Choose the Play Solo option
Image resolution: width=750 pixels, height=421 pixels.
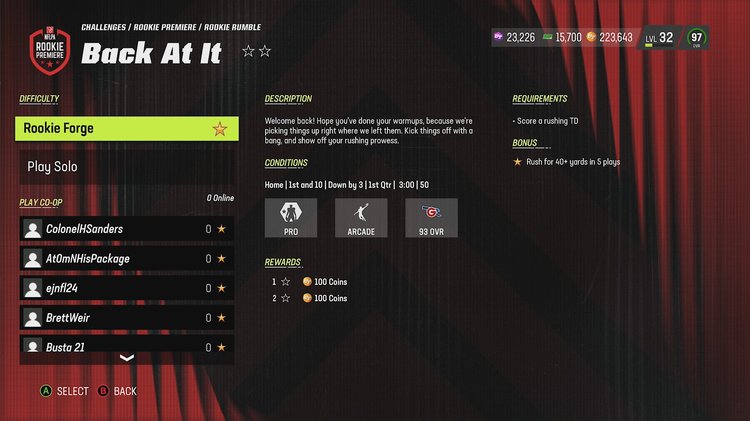point(126,167)
